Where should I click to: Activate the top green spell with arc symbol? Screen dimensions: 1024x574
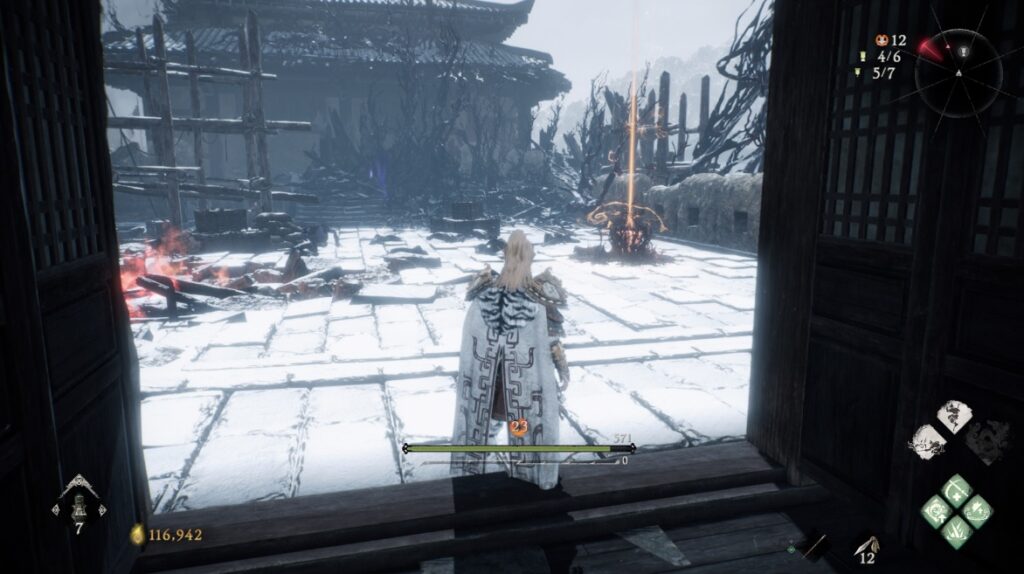point(957,491)
